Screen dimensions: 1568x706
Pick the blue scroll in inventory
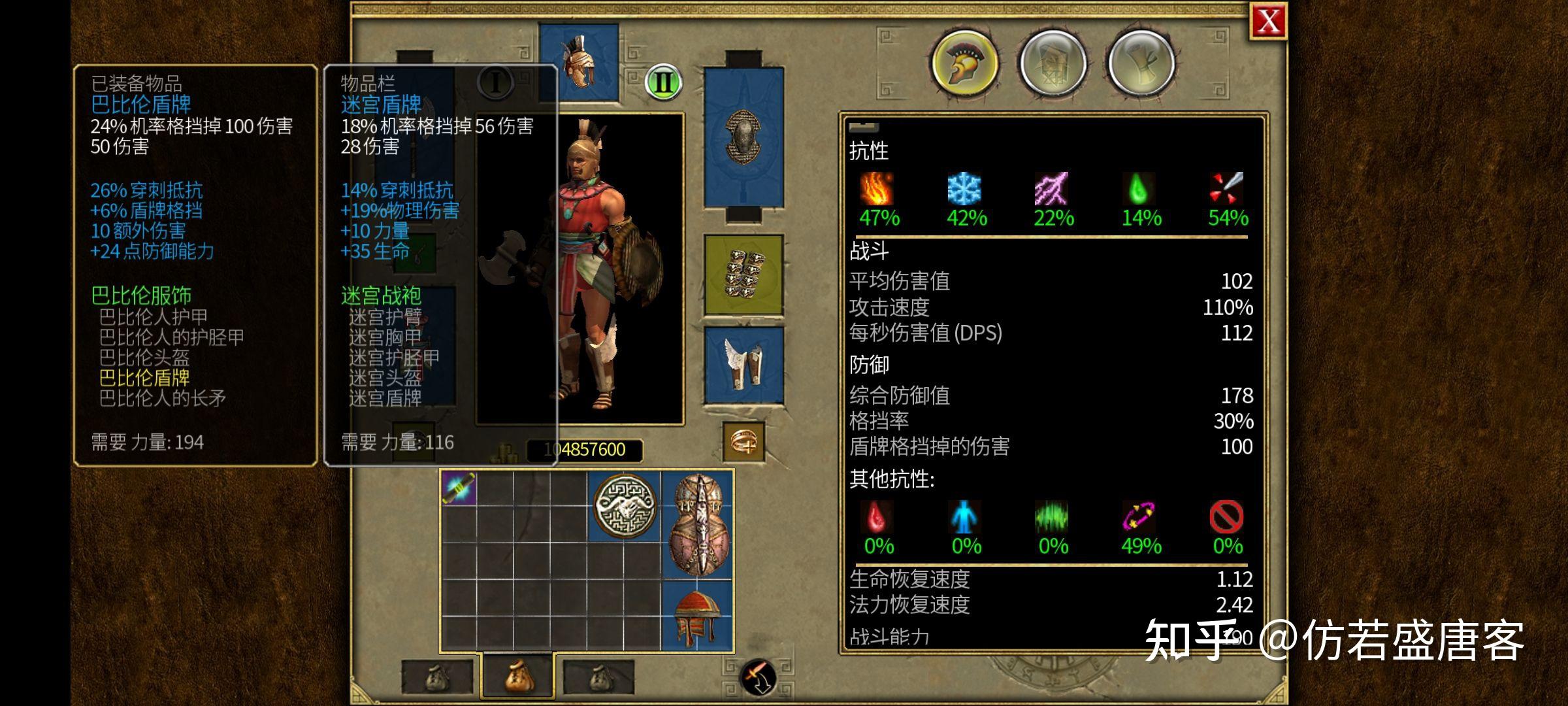[x=459, y=488]
